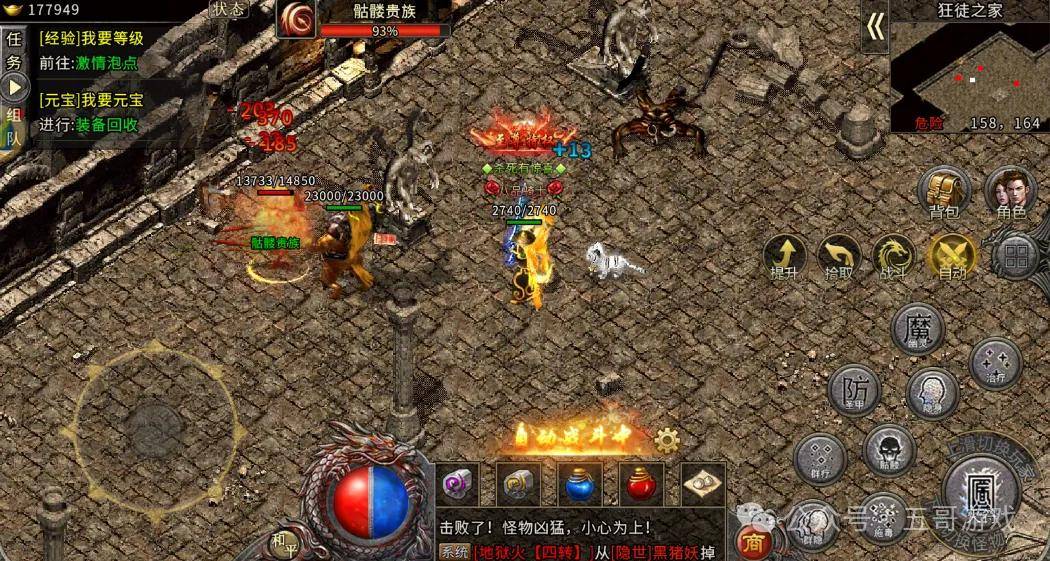
Task: Open the four-square grid menu button
Action: tap(1016, 256)
